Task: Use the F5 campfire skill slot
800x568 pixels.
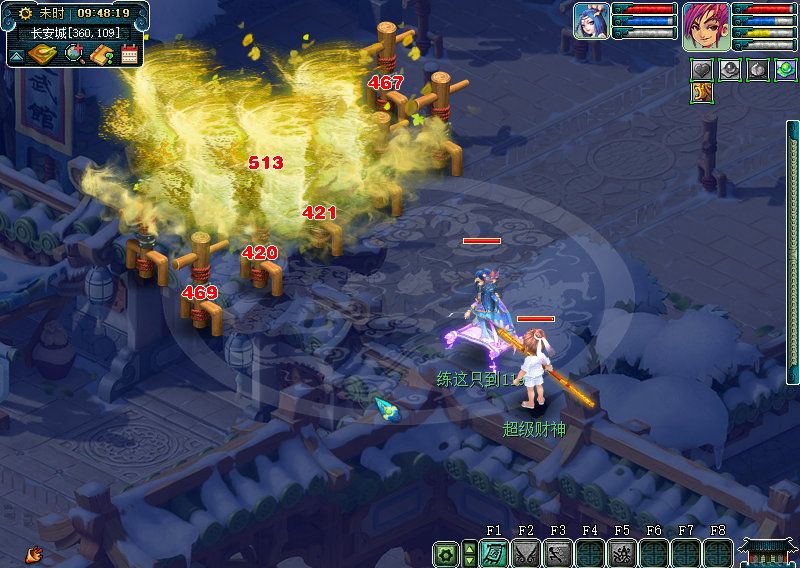Action: click(x=621, y=553)
